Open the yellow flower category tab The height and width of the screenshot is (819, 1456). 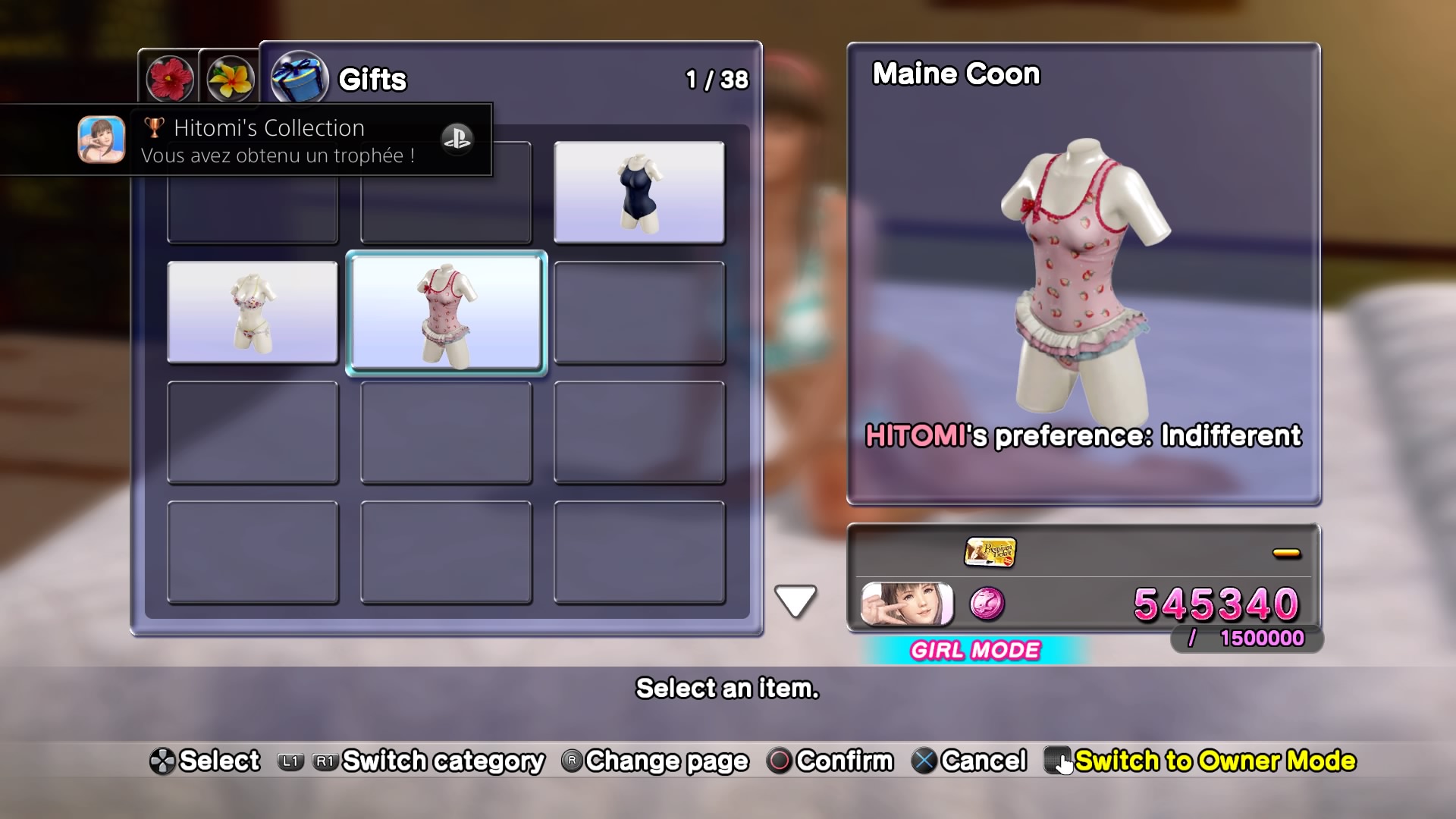(x=231, y=78)
